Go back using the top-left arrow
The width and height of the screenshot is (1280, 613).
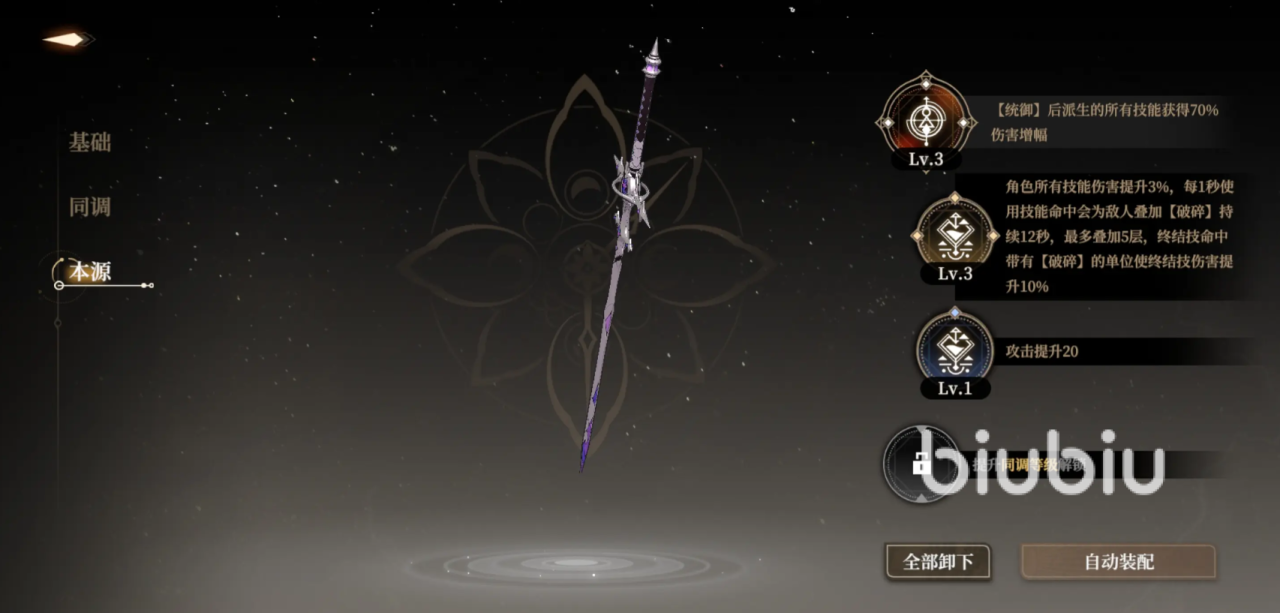click(x=68, y=40)
